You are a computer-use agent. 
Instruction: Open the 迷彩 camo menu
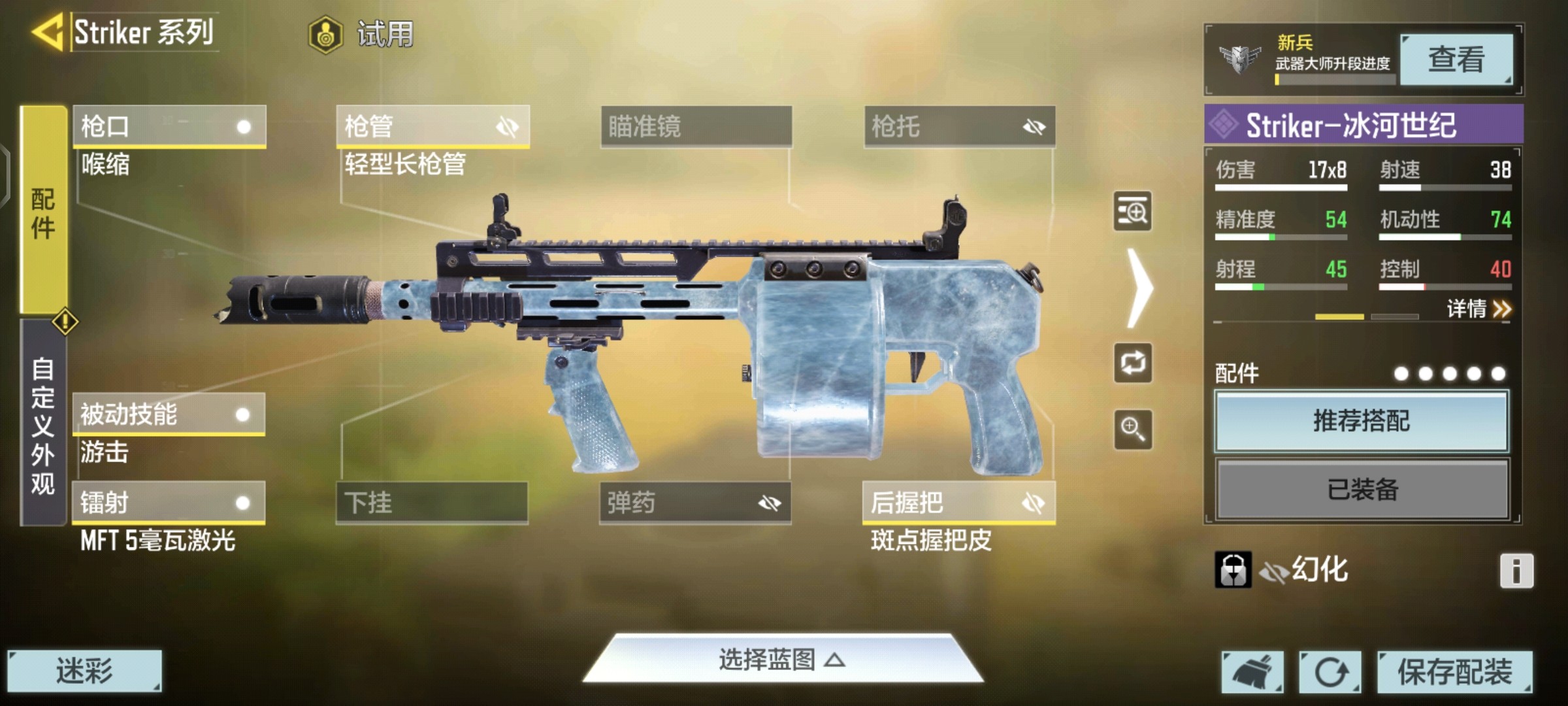[x=84, y=671]
